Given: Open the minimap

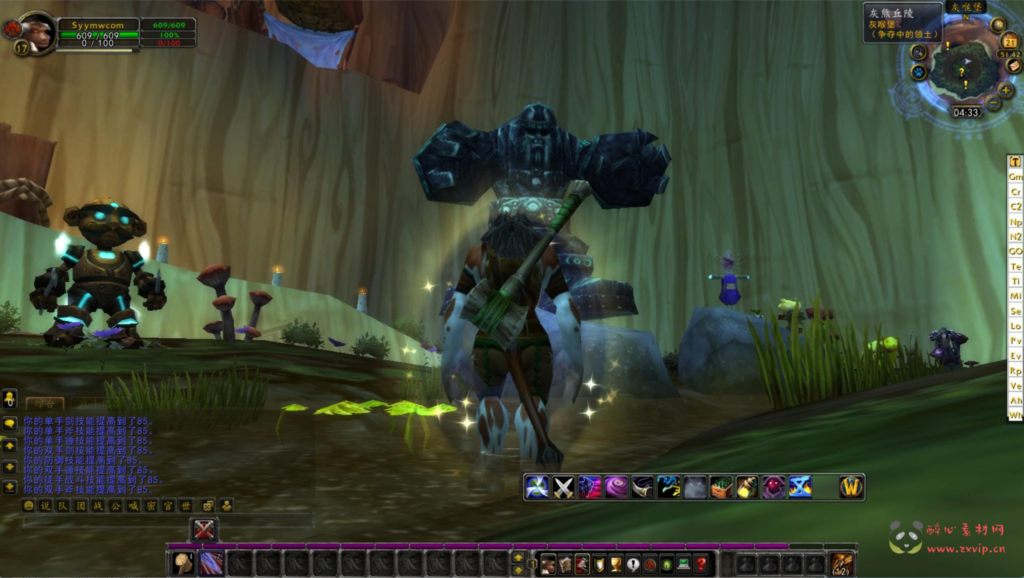Looking at the screenshot, I should 963,69.
